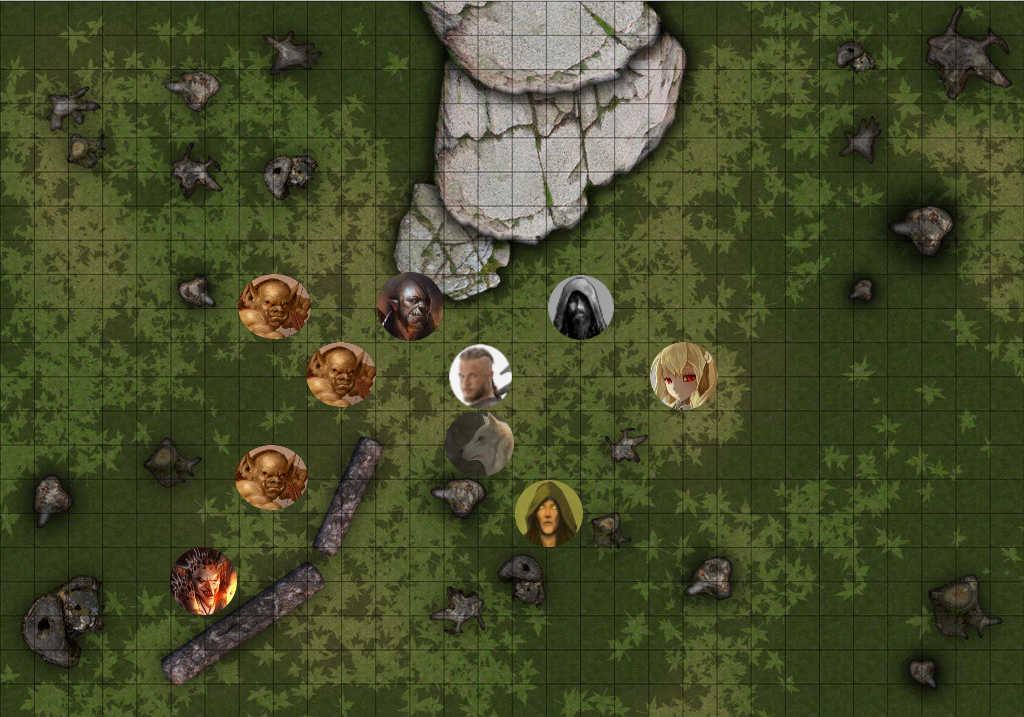Select the blonde red-eyed elf token
Screen dimensions: 1024x717
coord(684,376)
